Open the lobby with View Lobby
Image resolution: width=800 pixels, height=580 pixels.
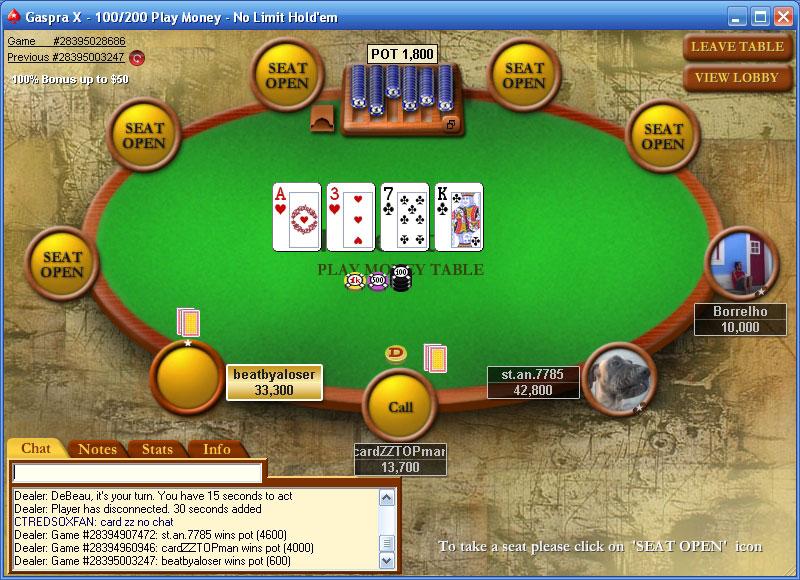point(737,77)
